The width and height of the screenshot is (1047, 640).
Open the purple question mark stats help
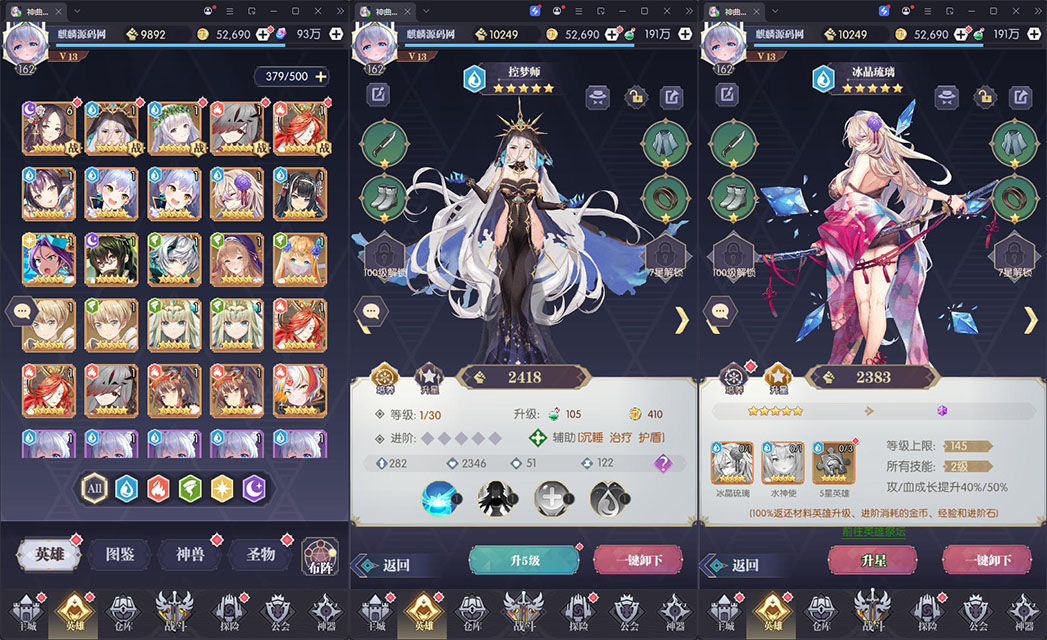[662, 463]
